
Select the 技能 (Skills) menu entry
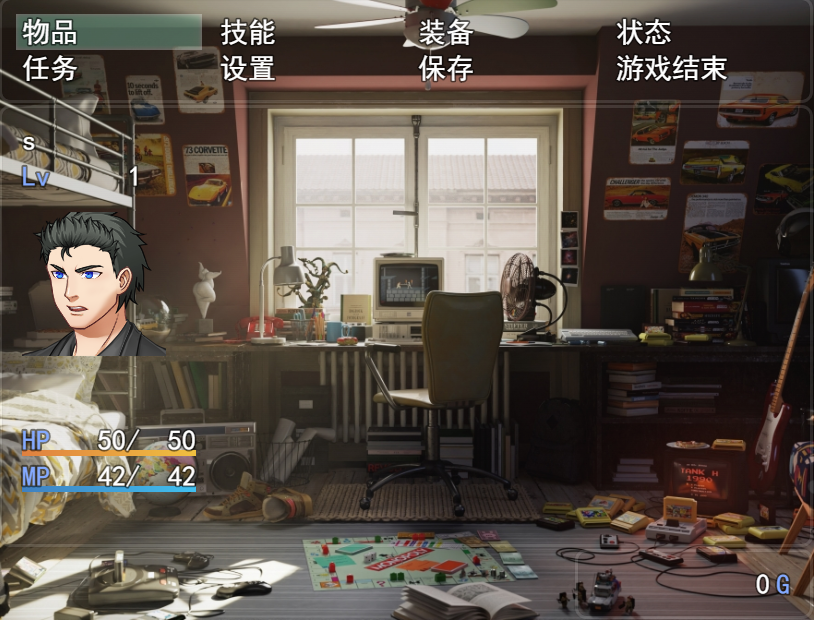tap(247, 32)
